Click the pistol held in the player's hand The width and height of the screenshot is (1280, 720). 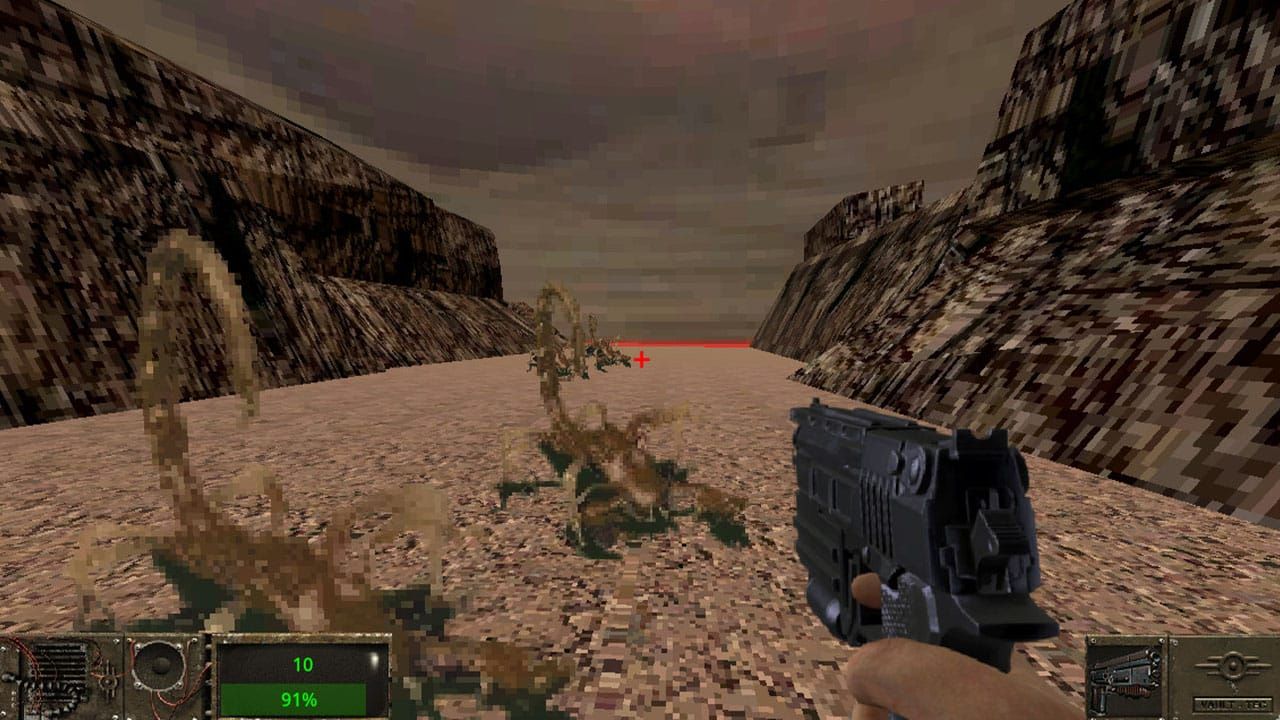900,520
